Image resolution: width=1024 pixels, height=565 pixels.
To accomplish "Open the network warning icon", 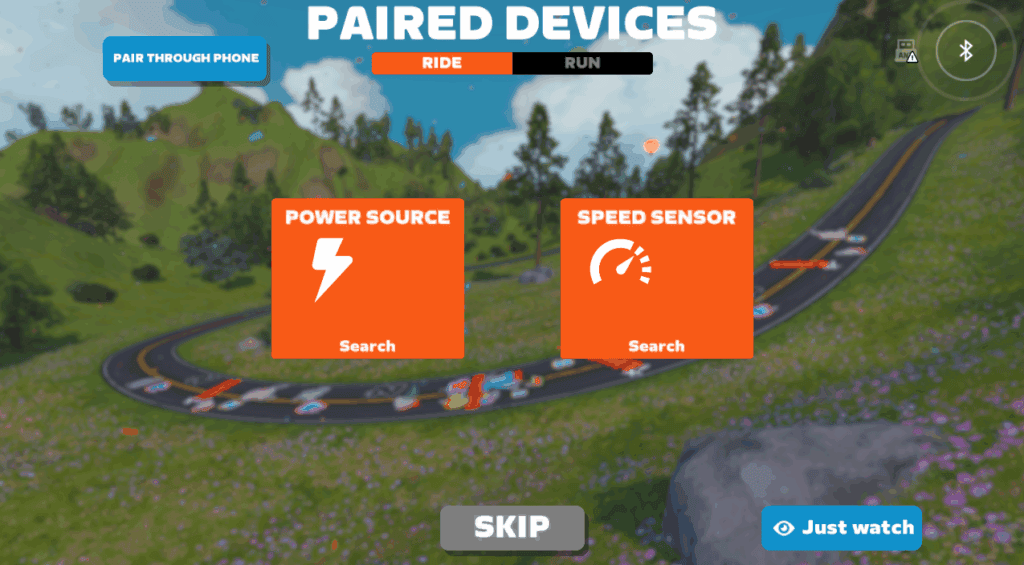I will pyautogui.click(x=906, y=52).
